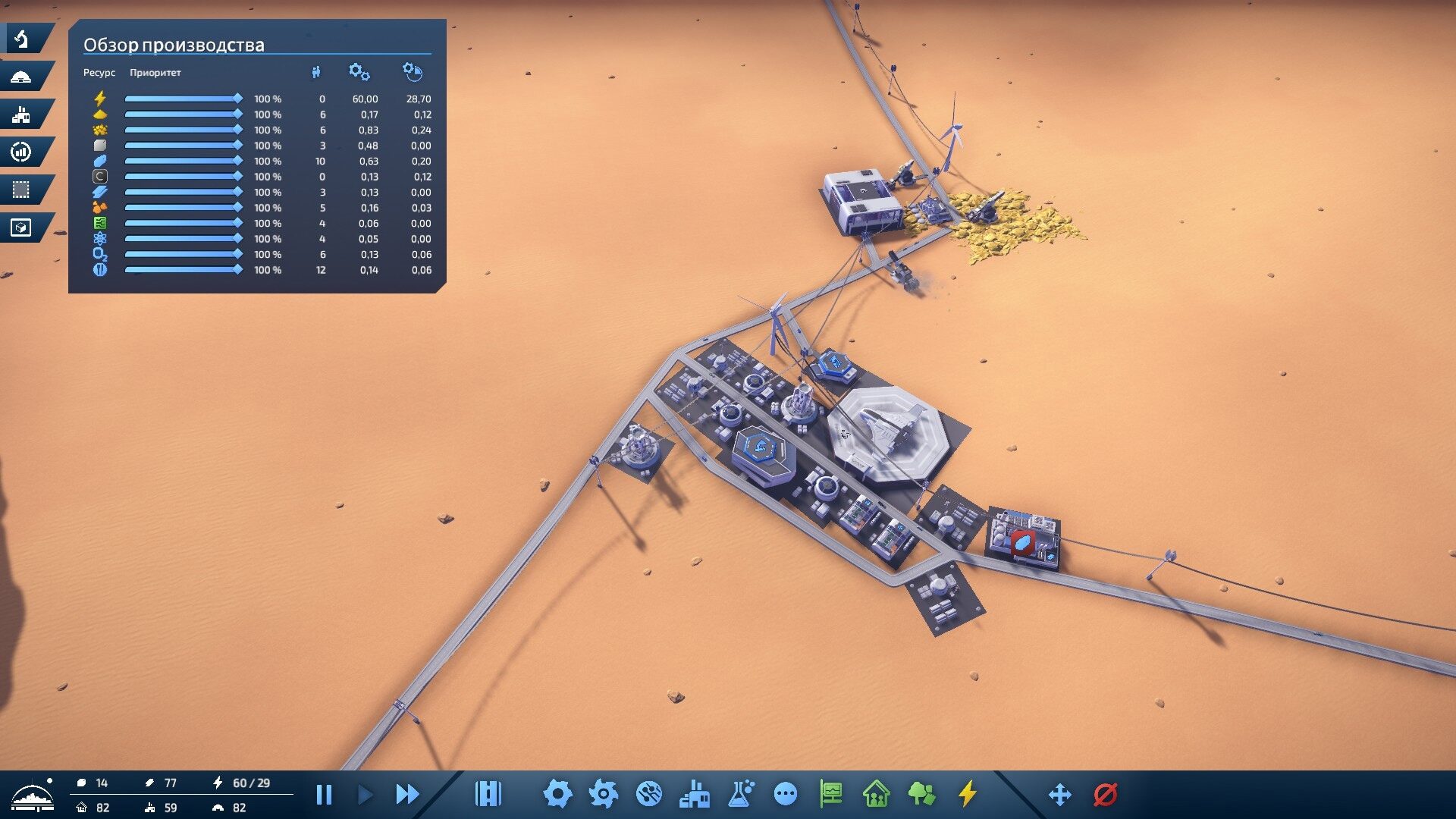Click the oxygen O2 priority slider
This screenshot has height=819, width=1456.
(x=183, y=254)
